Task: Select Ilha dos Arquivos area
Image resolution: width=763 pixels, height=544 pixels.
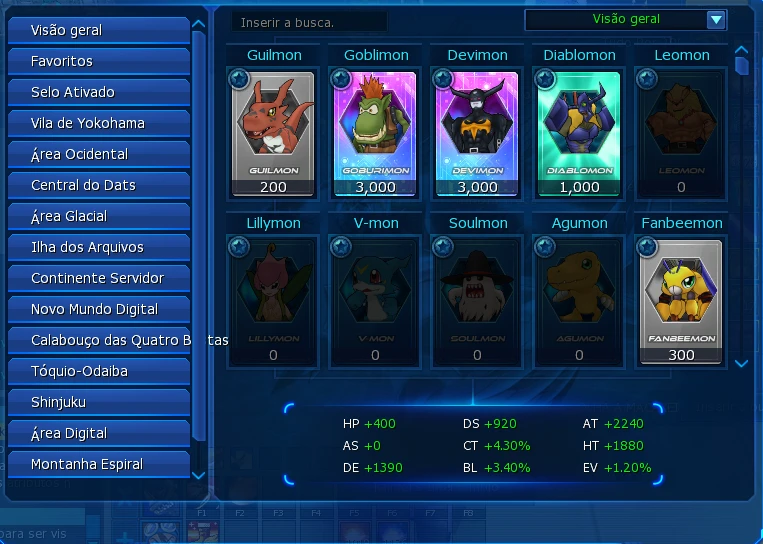Action: point(98,247)
